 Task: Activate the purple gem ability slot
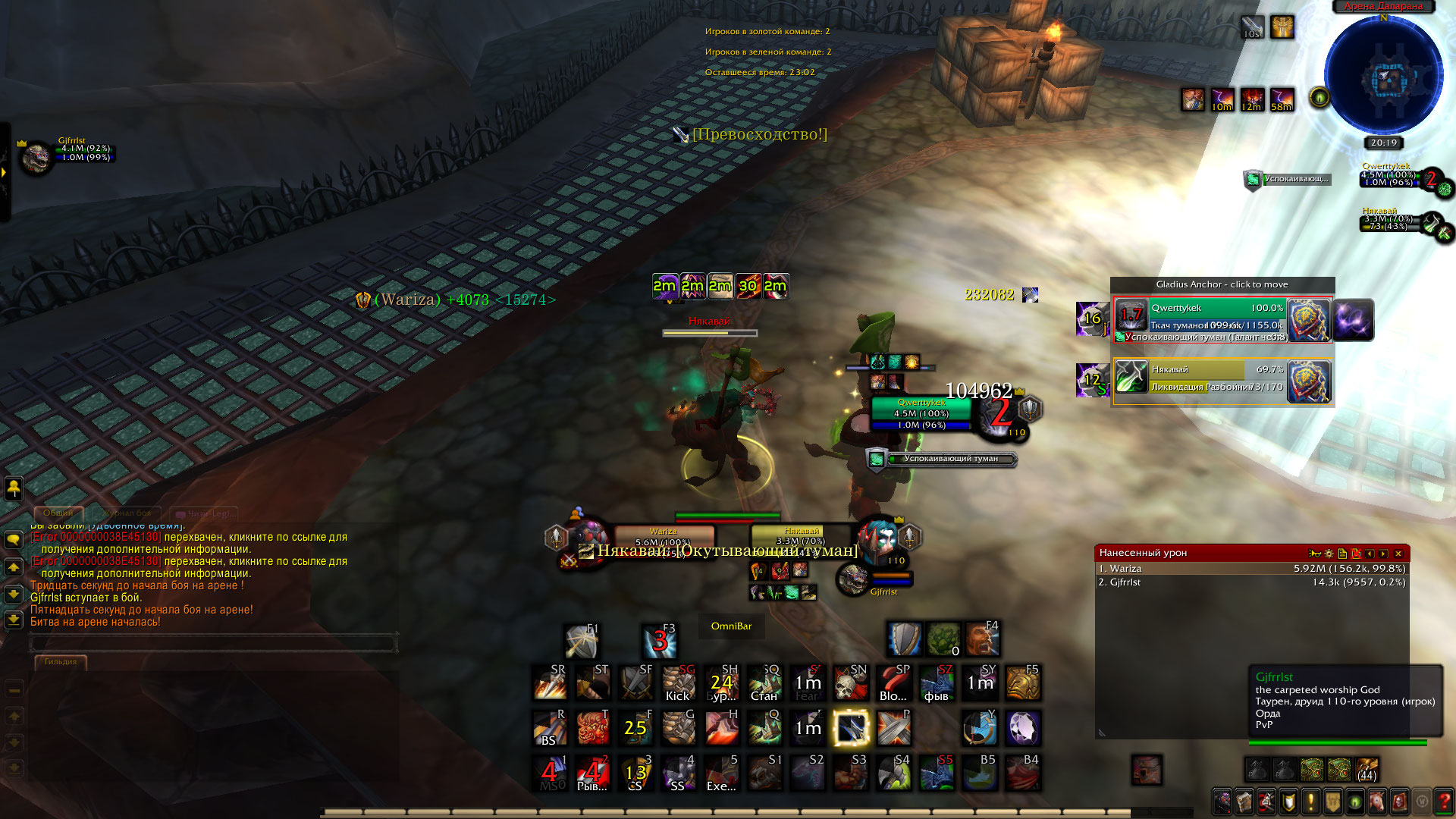1023,729
